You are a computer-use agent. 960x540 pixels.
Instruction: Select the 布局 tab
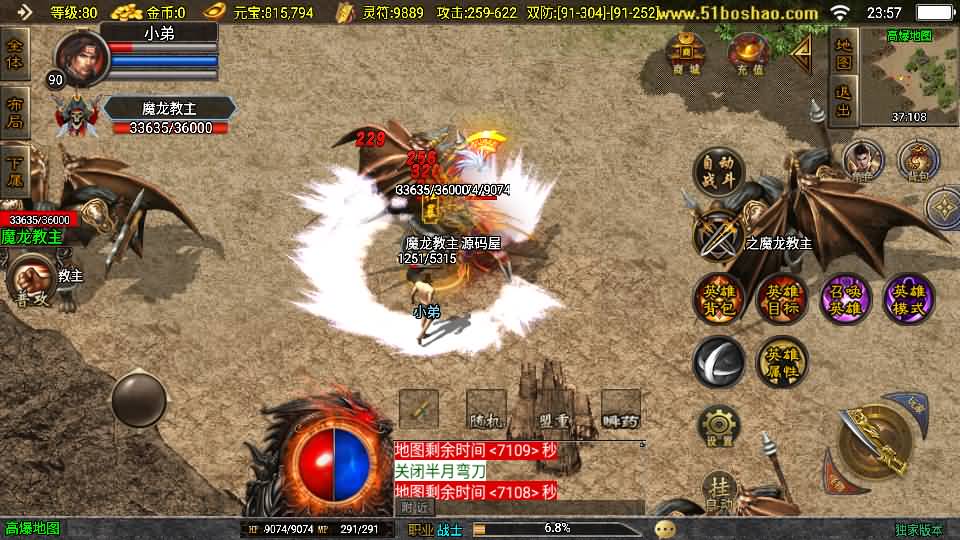(15, 110)
